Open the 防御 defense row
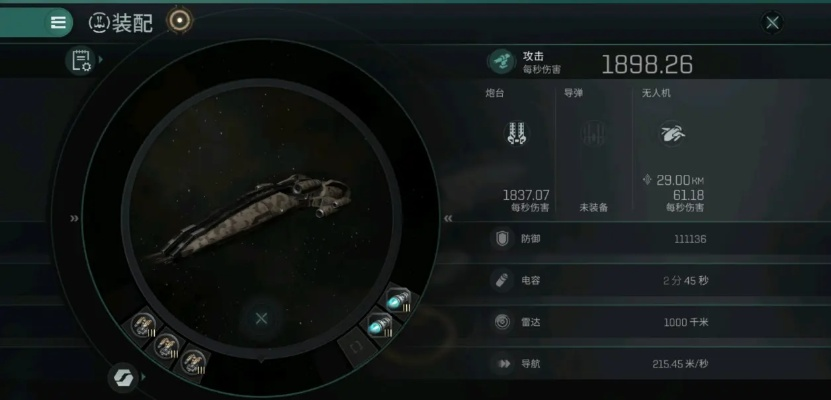831x400 pixels. click(x=650, y=239)
